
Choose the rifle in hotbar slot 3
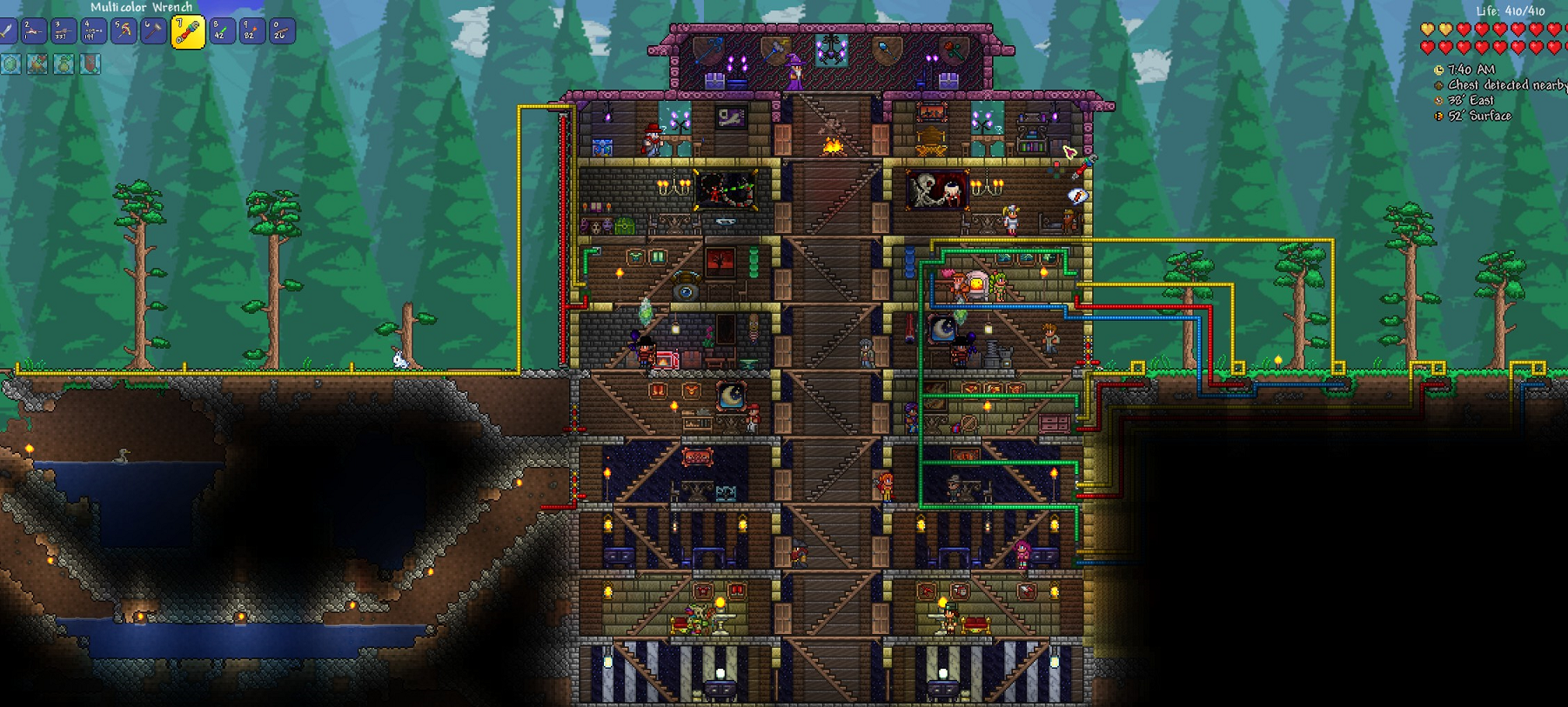click(63, 32)
